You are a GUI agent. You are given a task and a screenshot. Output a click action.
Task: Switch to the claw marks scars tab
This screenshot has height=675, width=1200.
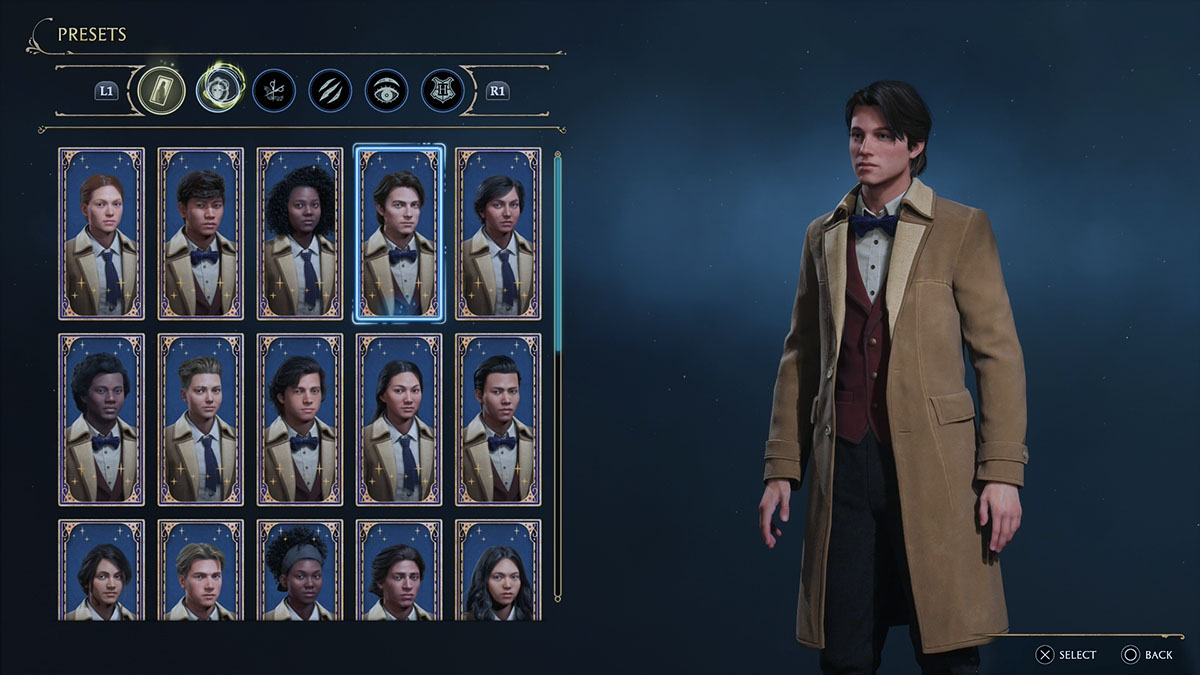(x=329, y=90)
